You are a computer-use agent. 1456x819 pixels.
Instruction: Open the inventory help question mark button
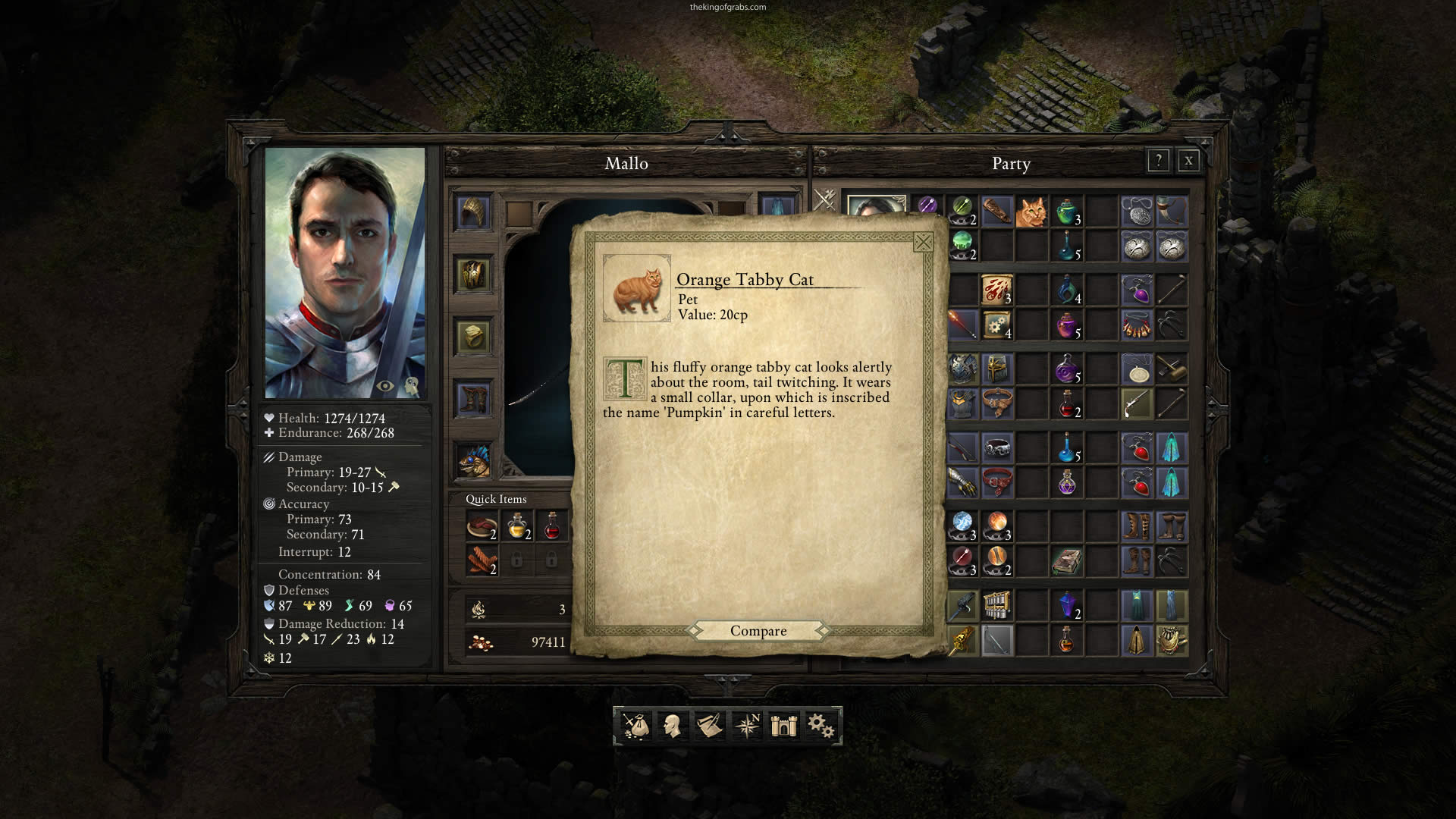[1158, 161]
